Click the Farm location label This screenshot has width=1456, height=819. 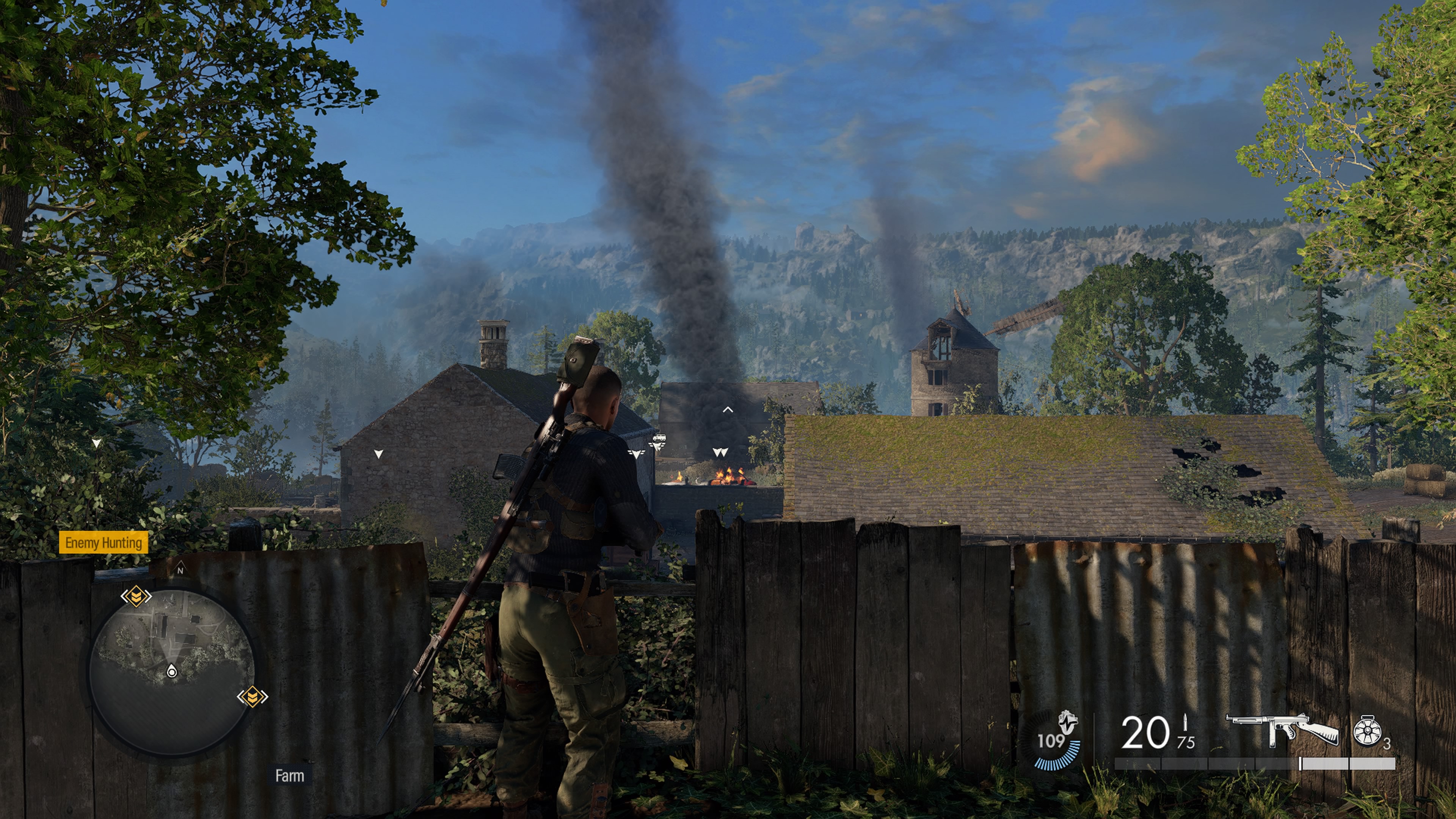[289, 776]
